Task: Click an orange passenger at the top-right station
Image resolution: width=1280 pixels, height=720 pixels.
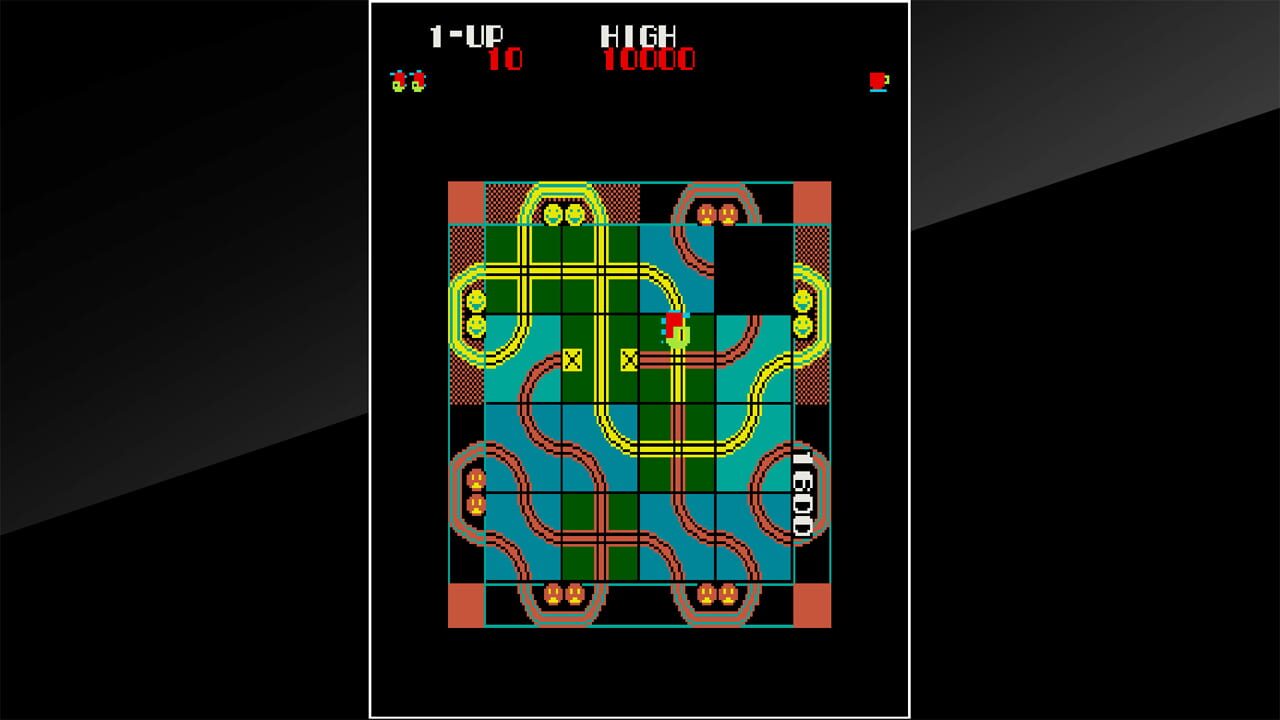Action: 708,213
